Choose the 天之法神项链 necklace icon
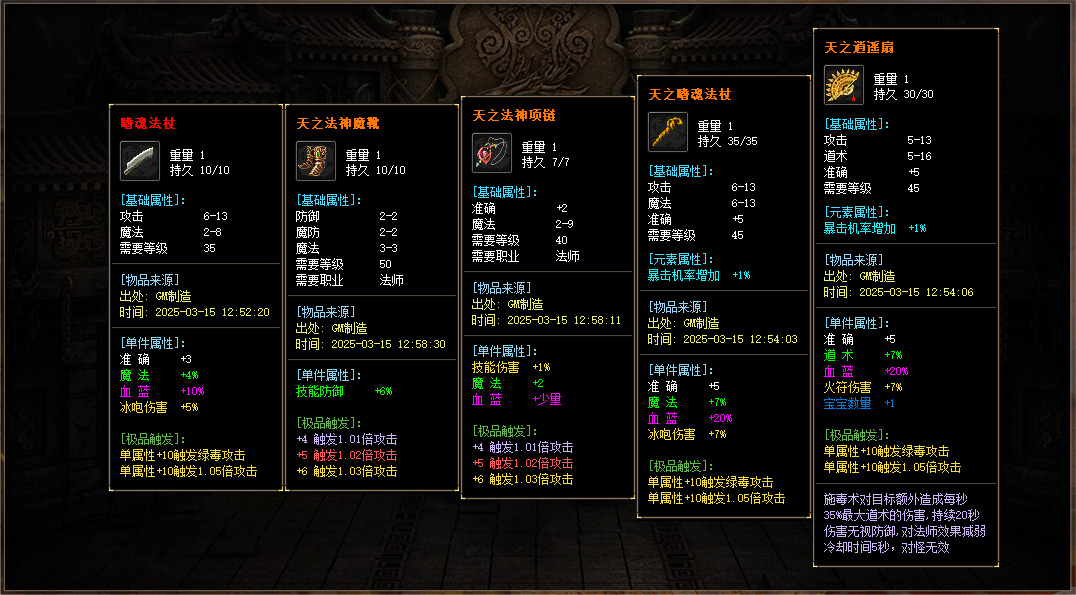1076x595 pixels. click(x=491, y=153)
